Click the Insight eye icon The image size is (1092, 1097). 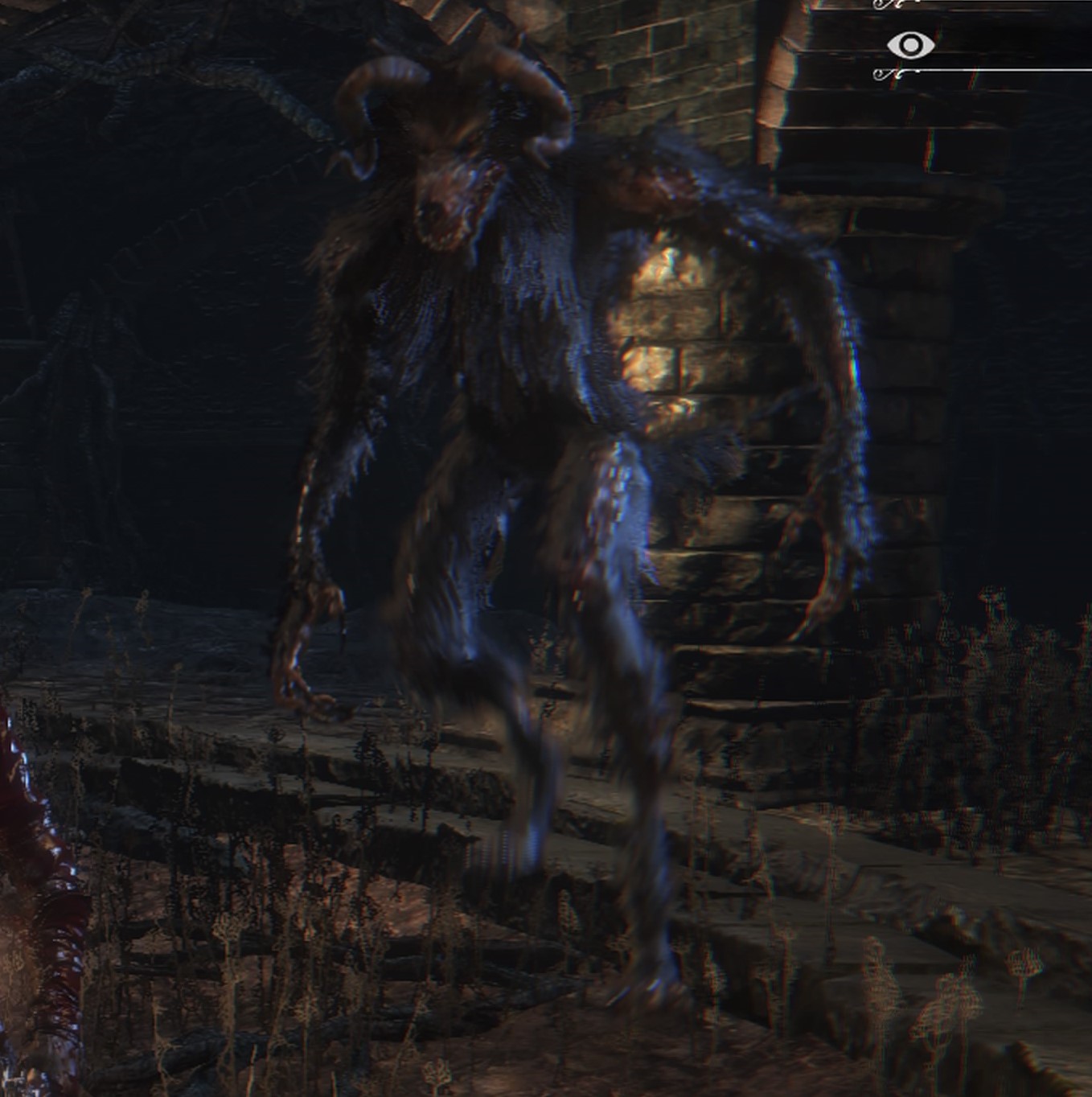click(910, 45)
